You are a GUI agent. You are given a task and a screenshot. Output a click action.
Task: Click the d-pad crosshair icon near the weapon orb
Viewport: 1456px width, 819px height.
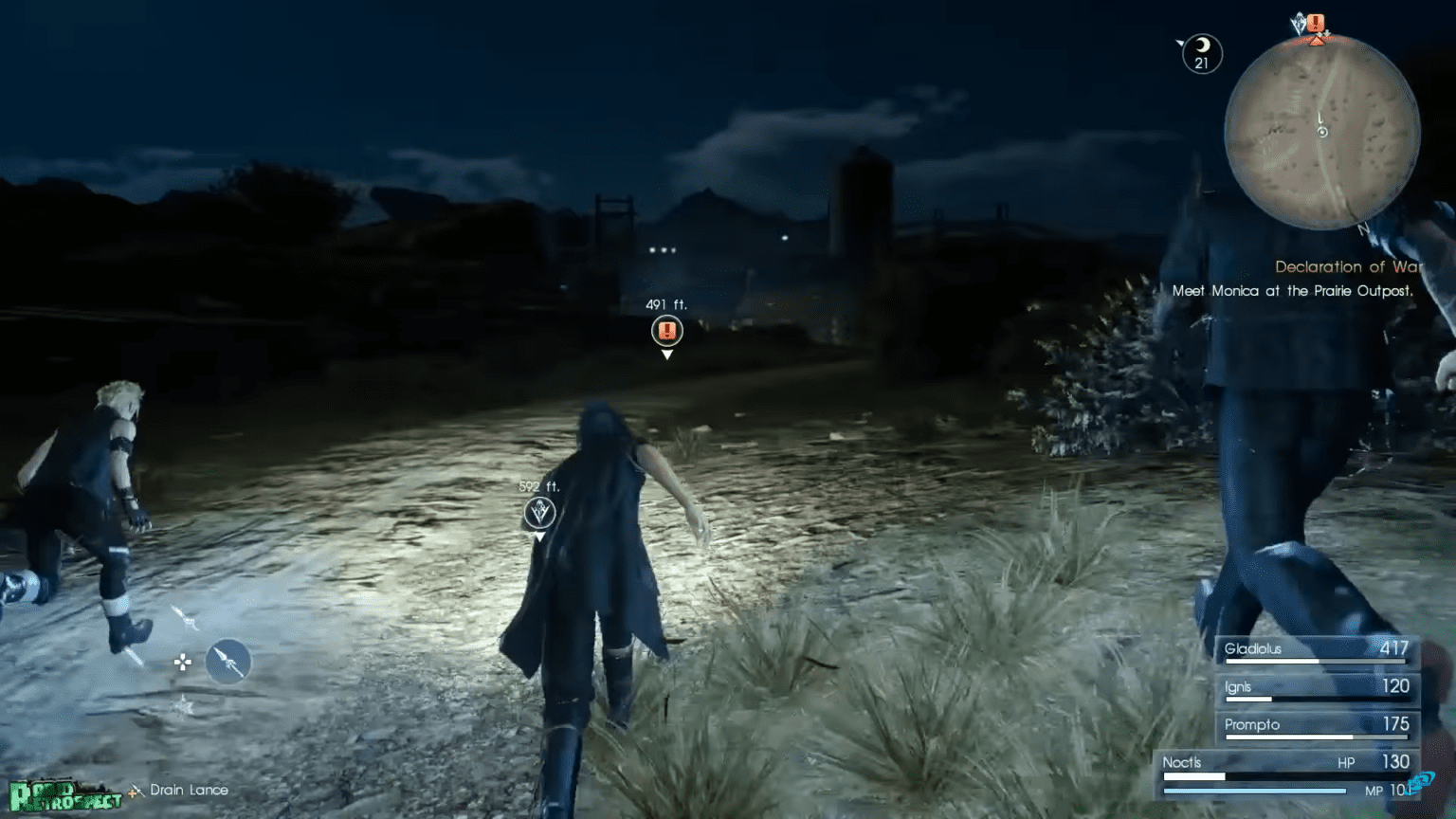(182, 663)
